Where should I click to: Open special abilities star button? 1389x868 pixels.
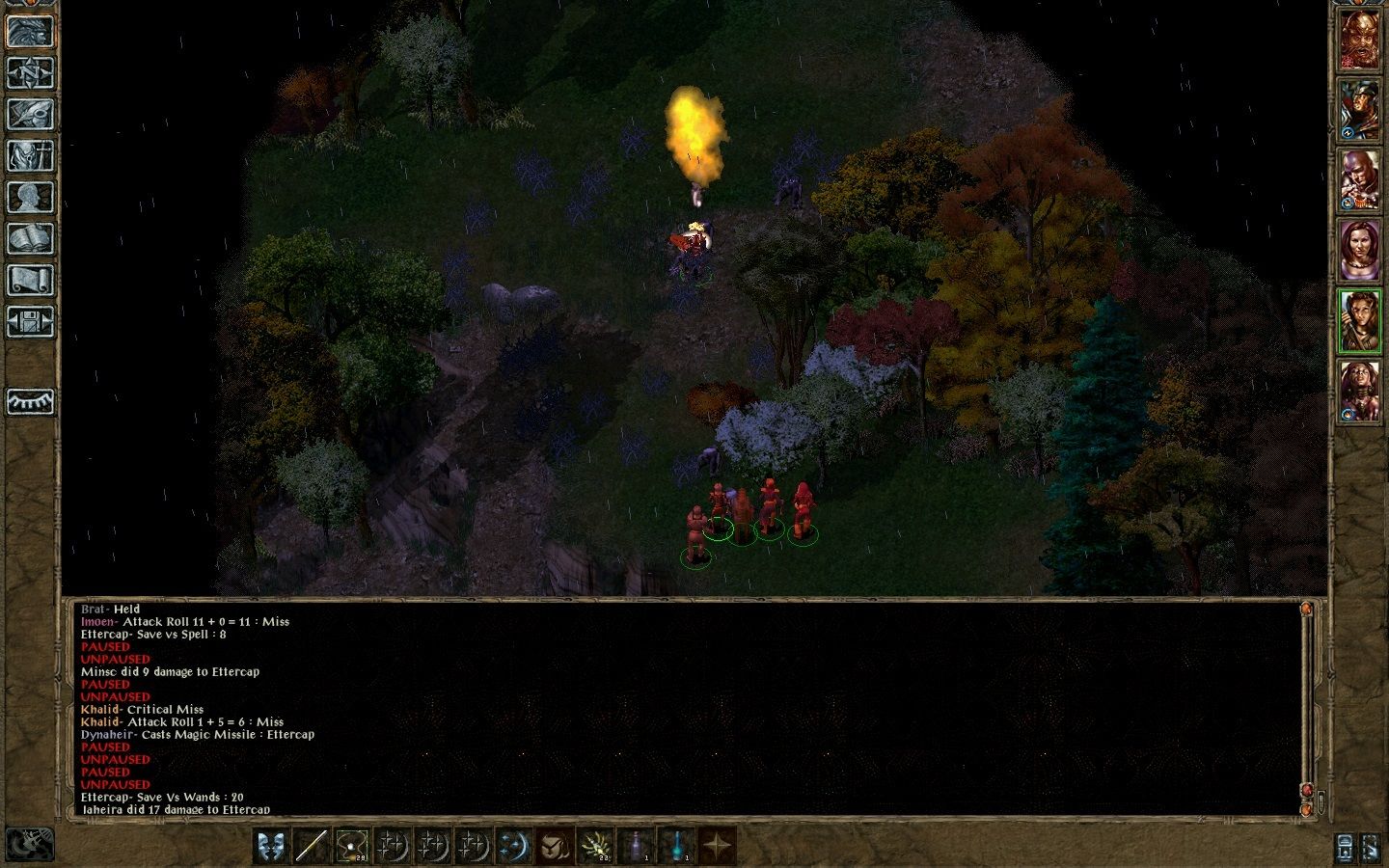point(717,846)
